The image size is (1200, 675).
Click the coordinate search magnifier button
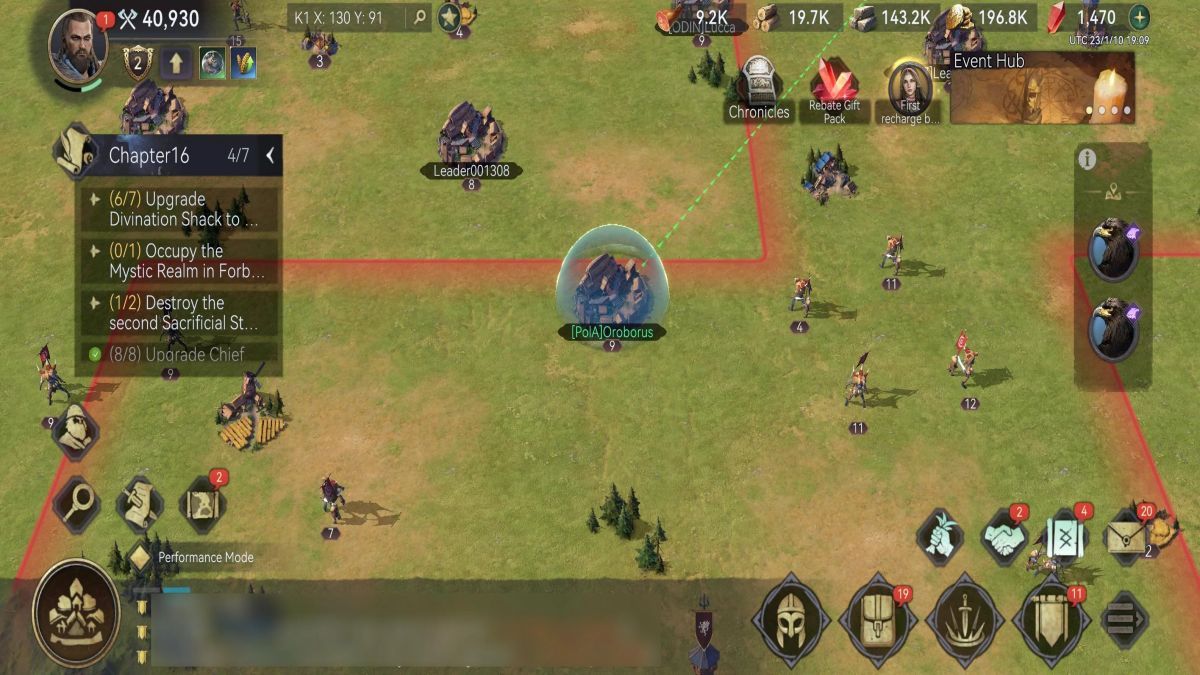pos(420,17)
